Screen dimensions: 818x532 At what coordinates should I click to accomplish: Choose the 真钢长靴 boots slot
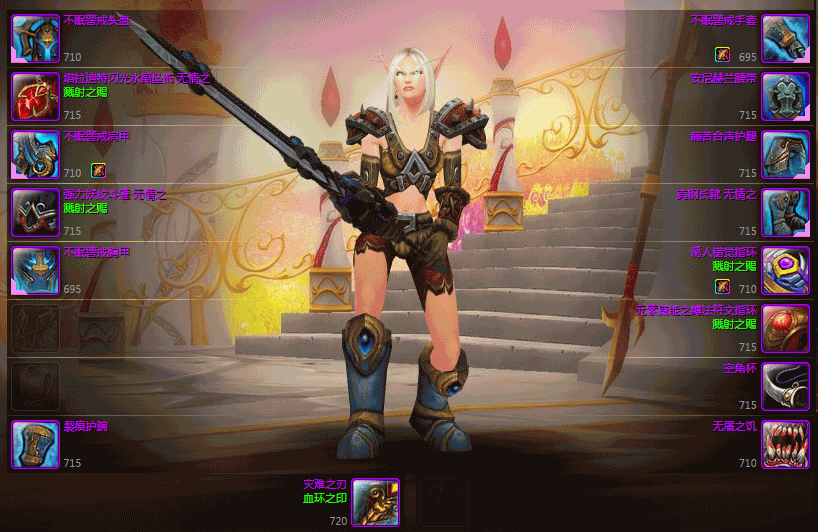pyautogui.click(x=785, y=212)
